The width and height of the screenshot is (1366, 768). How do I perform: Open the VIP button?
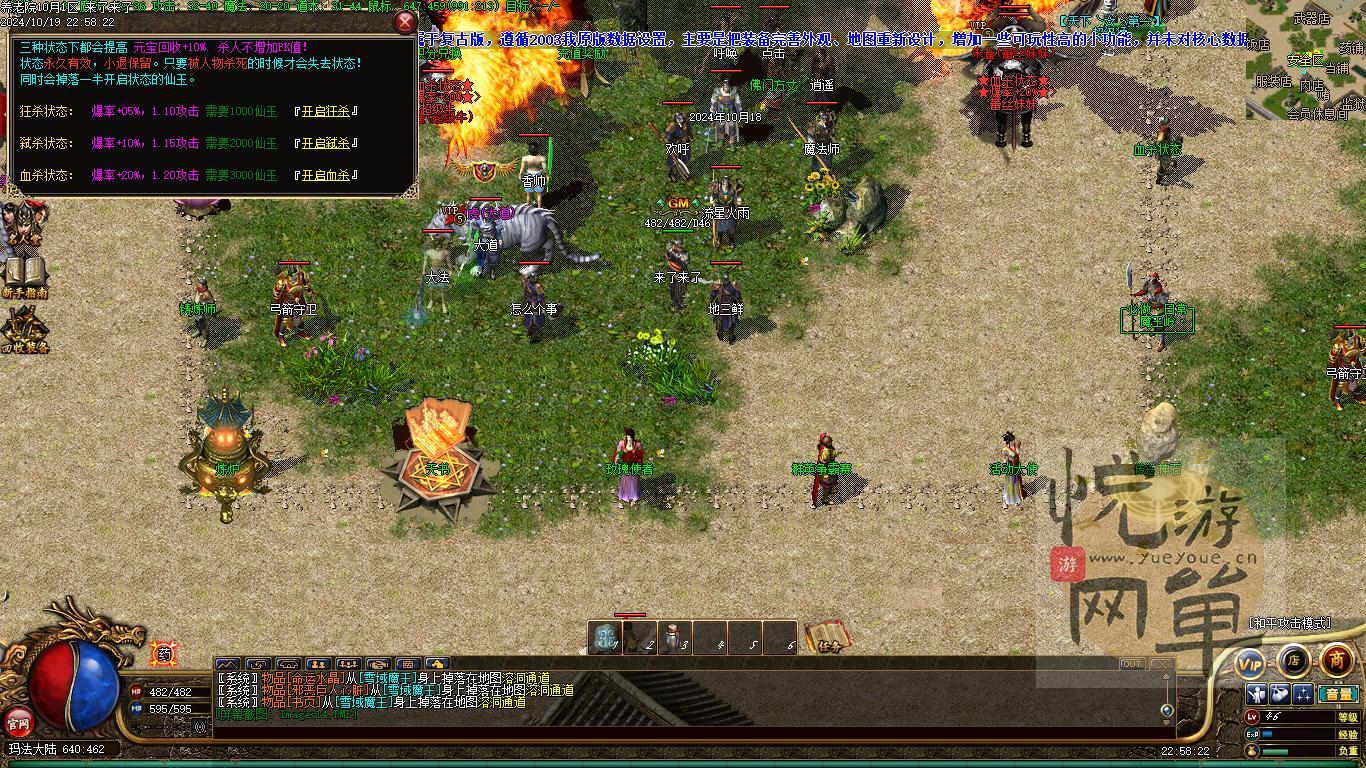point(1250,663)
